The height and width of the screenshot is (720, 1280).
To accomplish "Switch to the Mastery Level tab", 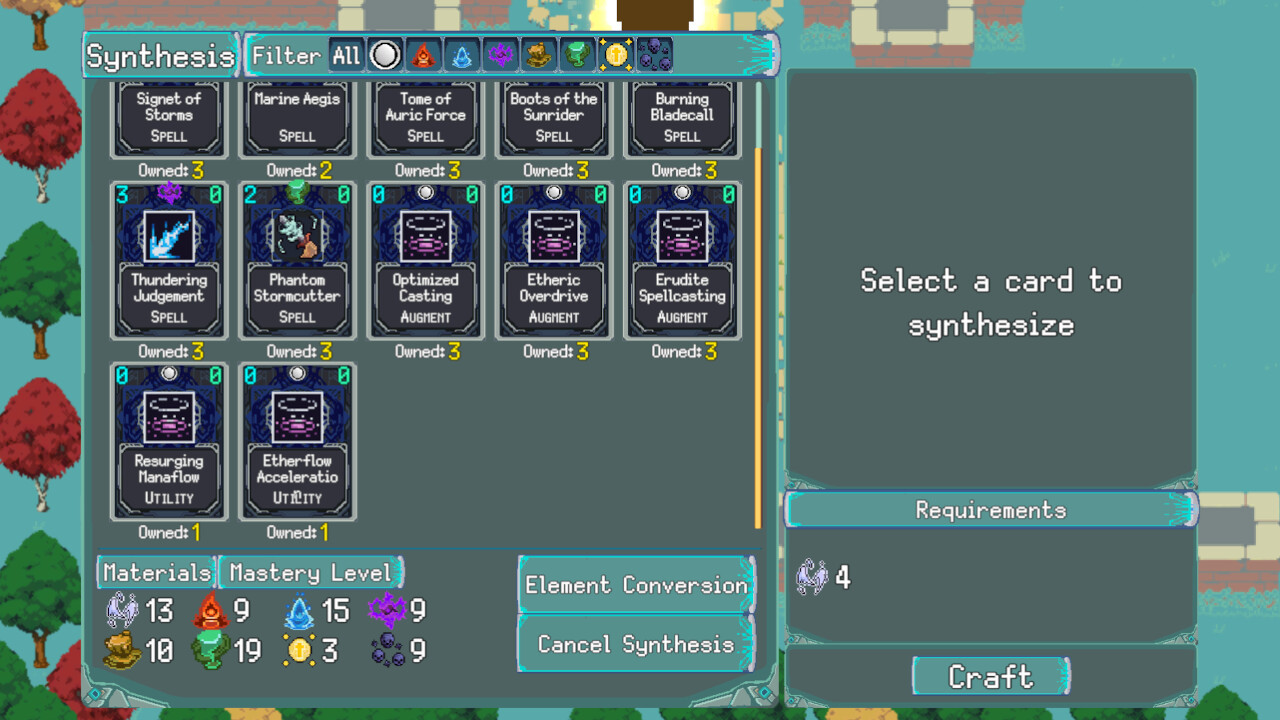I will 310,573.
